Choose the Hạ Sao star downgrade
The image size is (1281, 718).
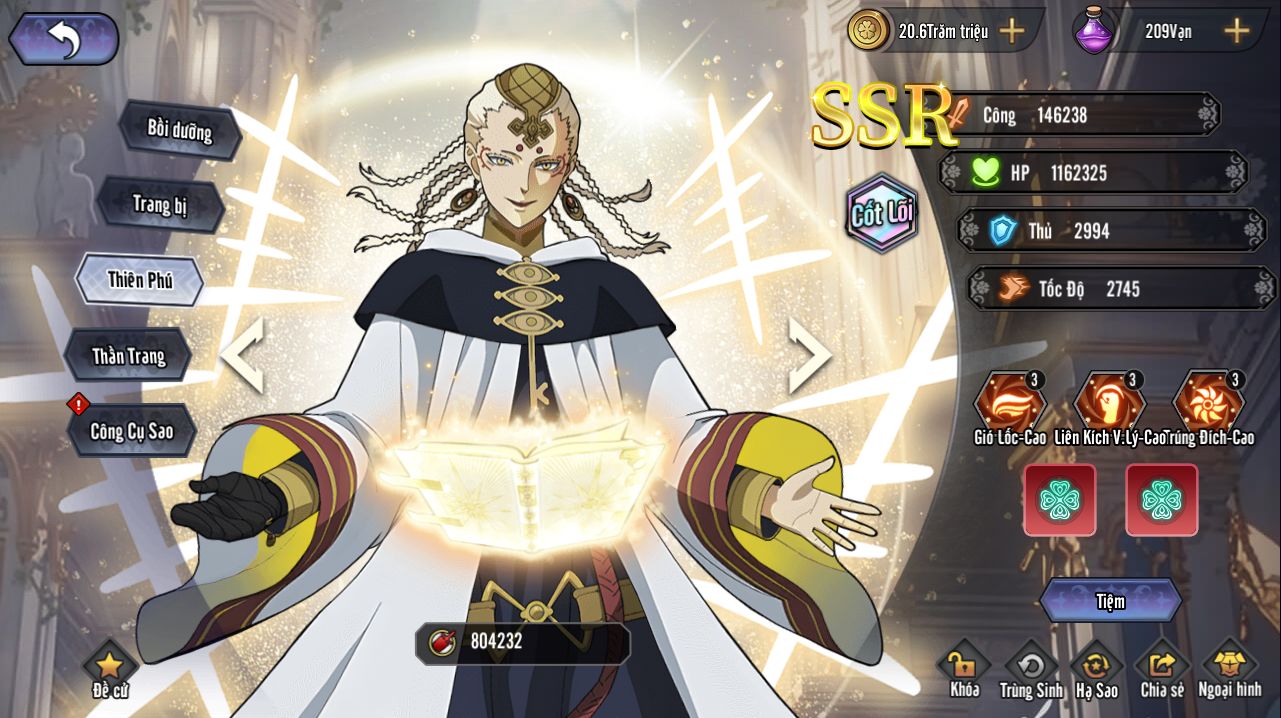[x=1097, y=668]
